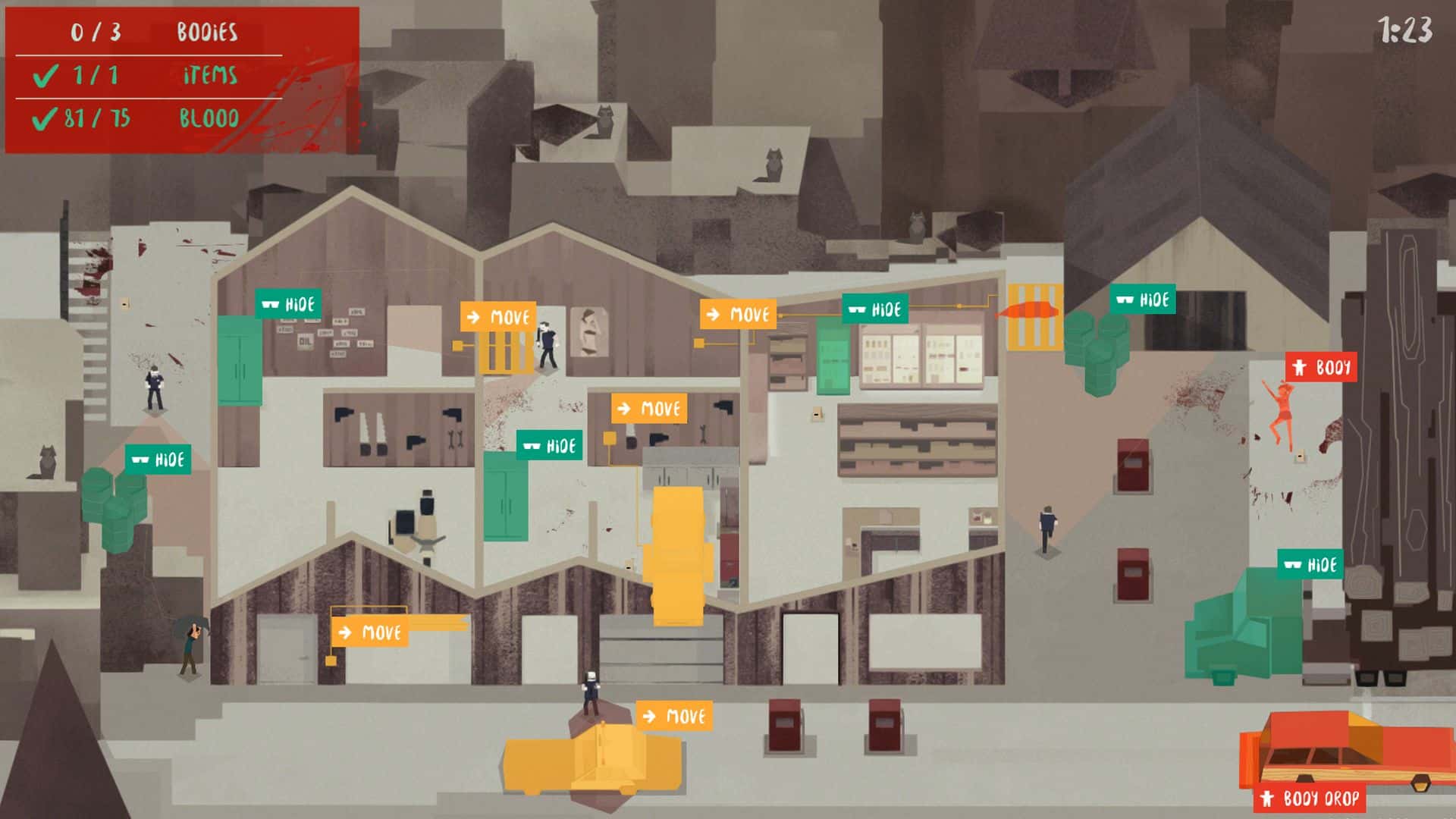This screenshot has height=819, width=1456.
Task: Click the officer walking near the red vending machines
Action: (1046, 526)
